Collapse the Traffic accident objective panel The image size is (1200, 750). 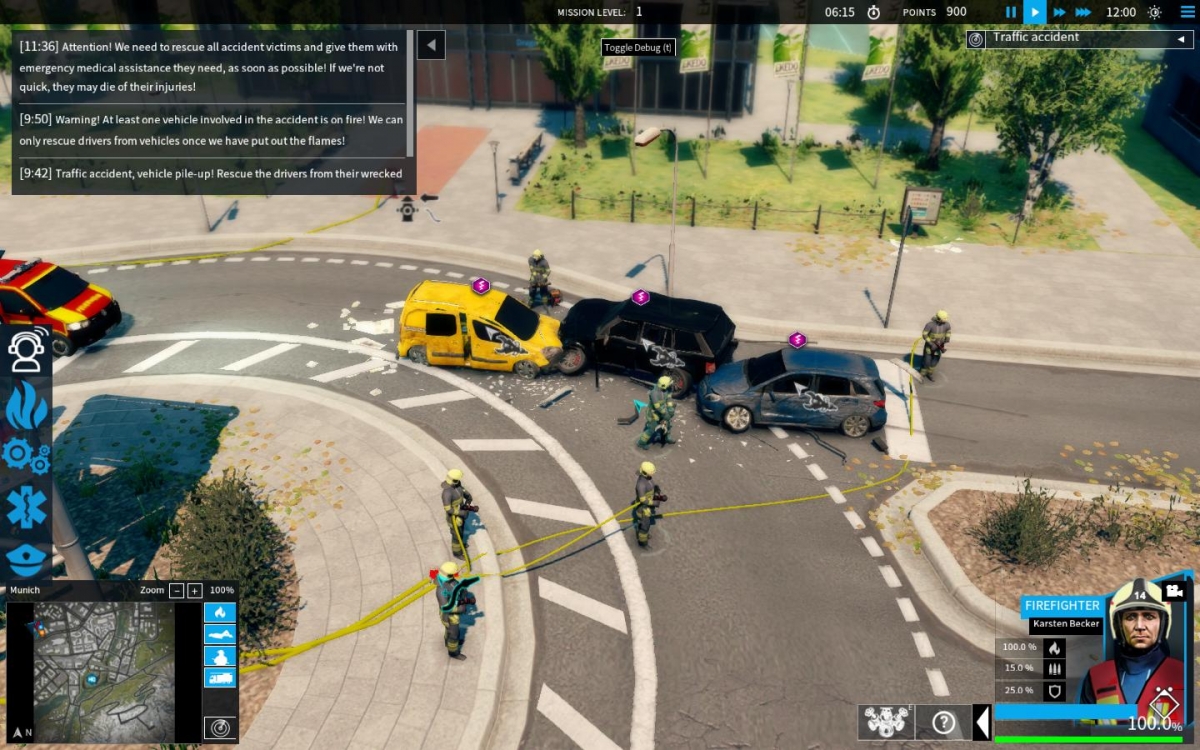1180,39
